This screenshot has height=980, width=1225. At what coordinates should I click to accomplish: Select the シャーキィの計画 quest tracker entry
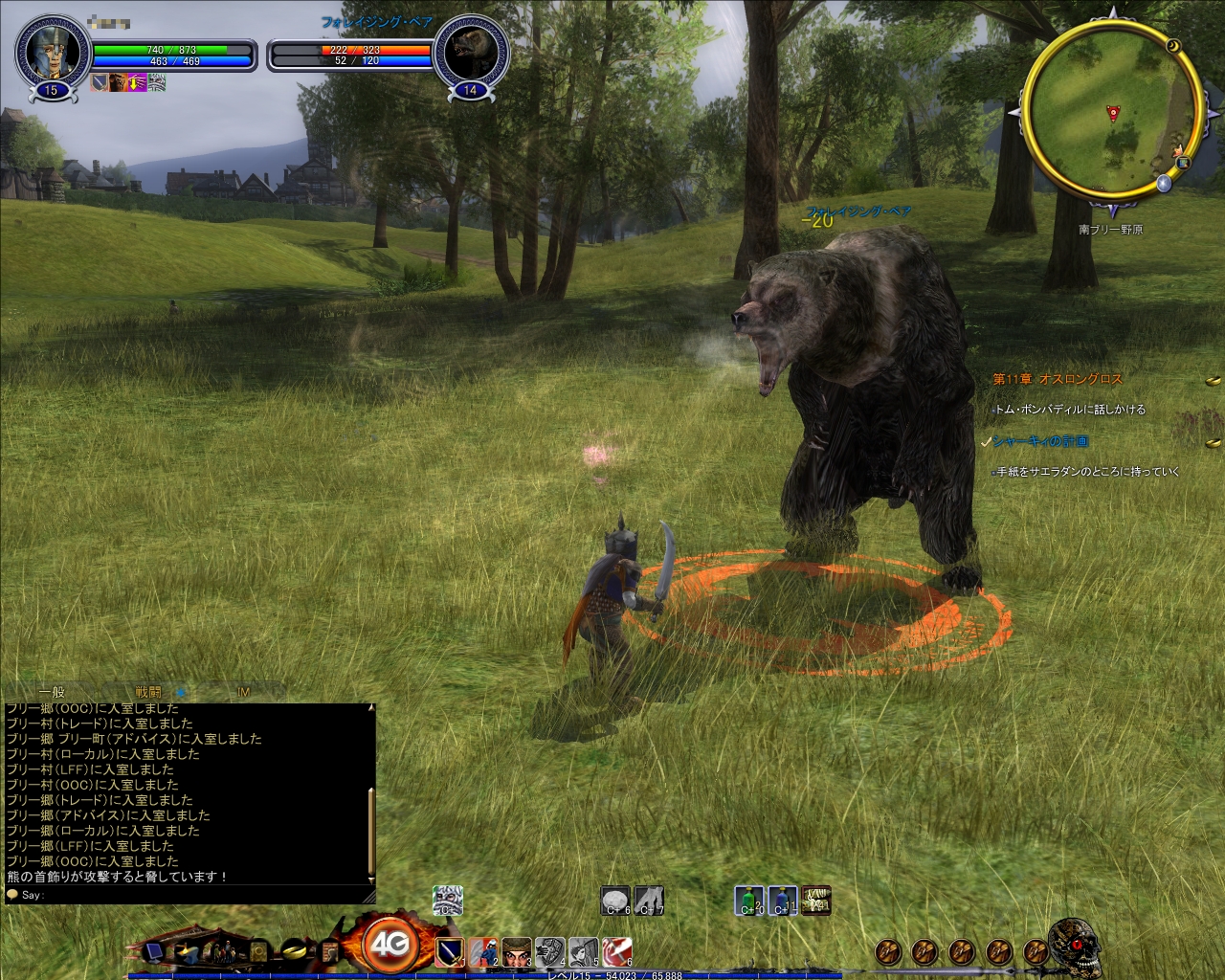click(1040, 441)
